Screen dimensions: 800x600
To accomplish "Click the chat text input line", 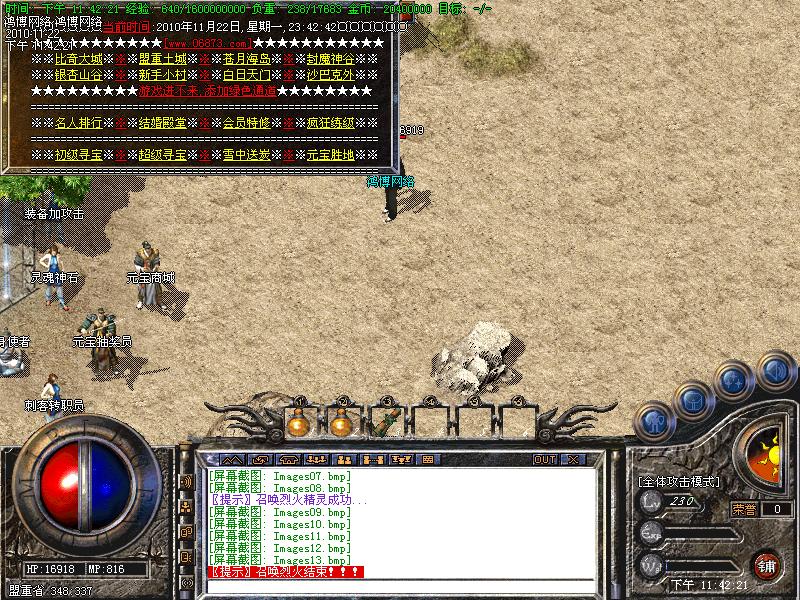I will coord(400,585).
